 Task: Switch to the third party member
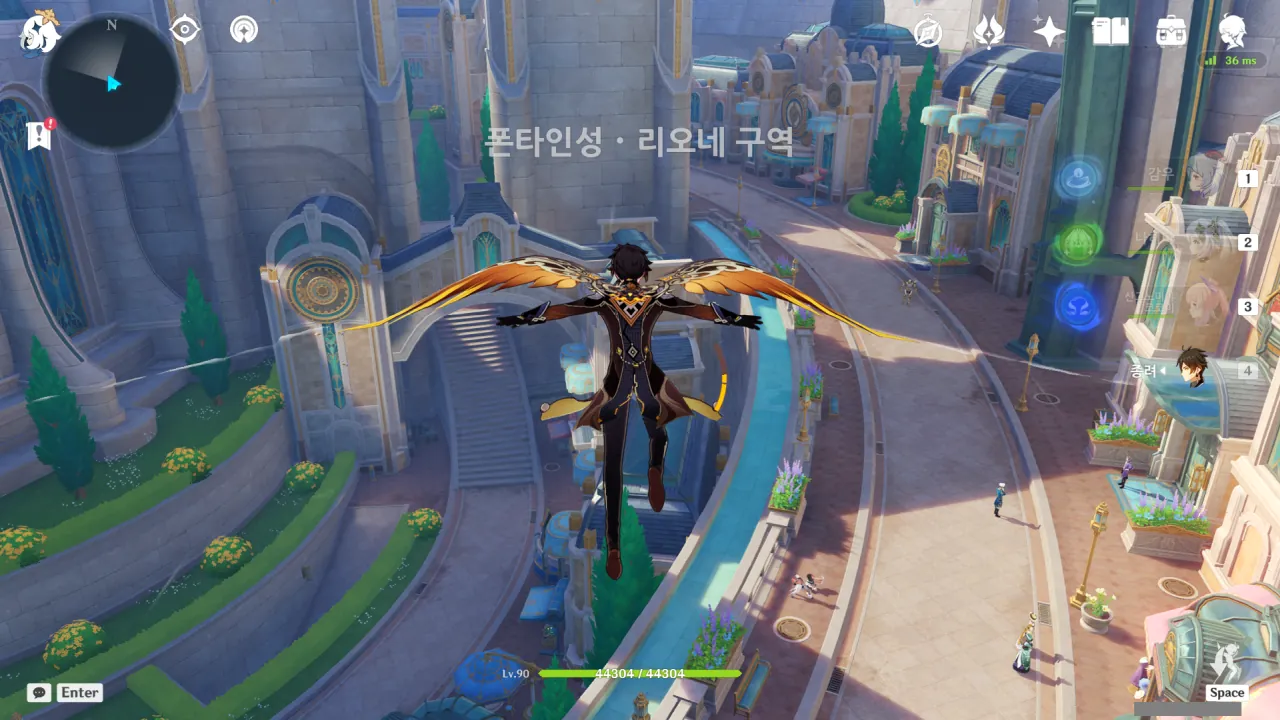point(1203,306)
